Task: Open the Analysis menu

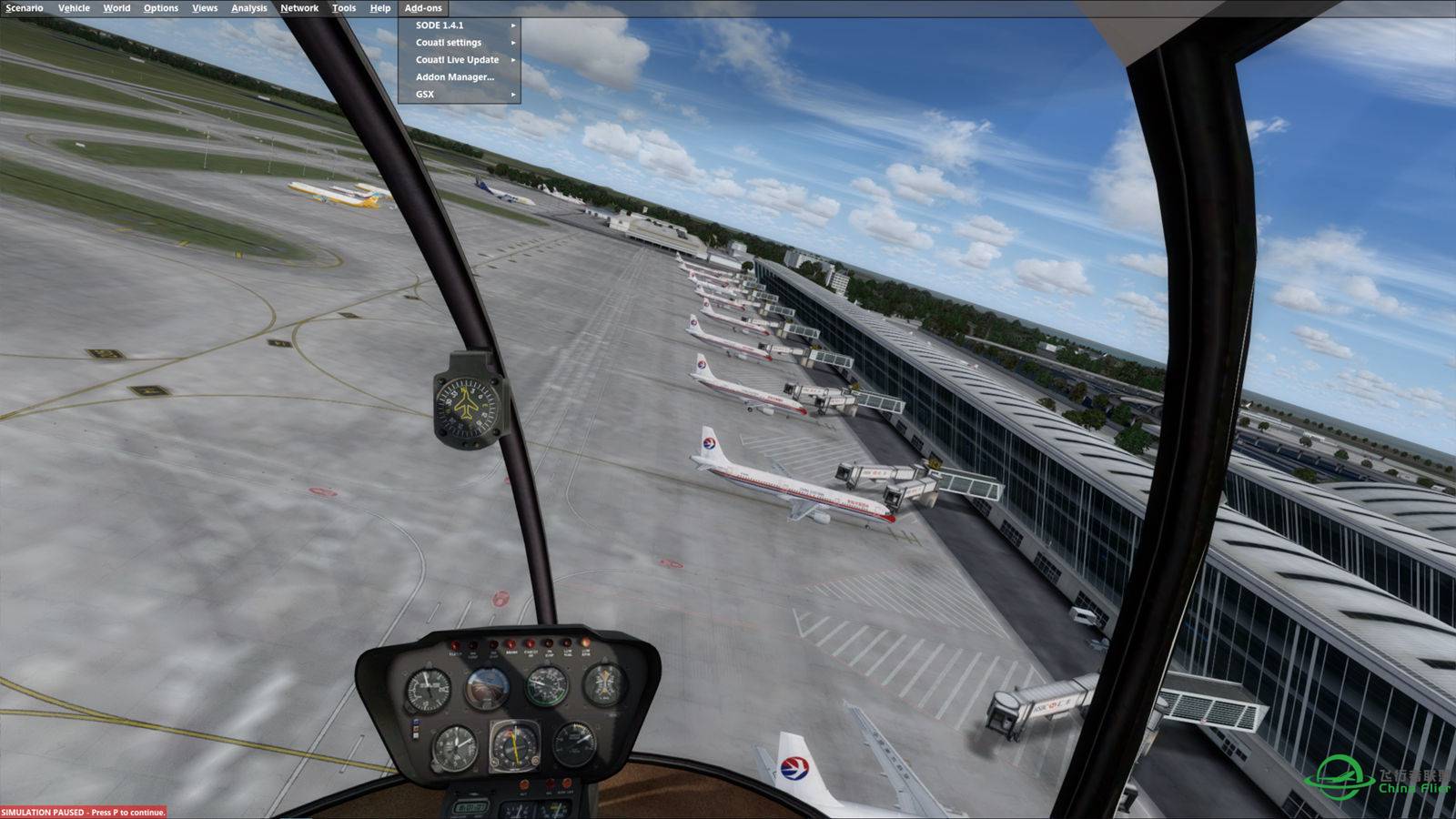Action: [x=248, y=8]
